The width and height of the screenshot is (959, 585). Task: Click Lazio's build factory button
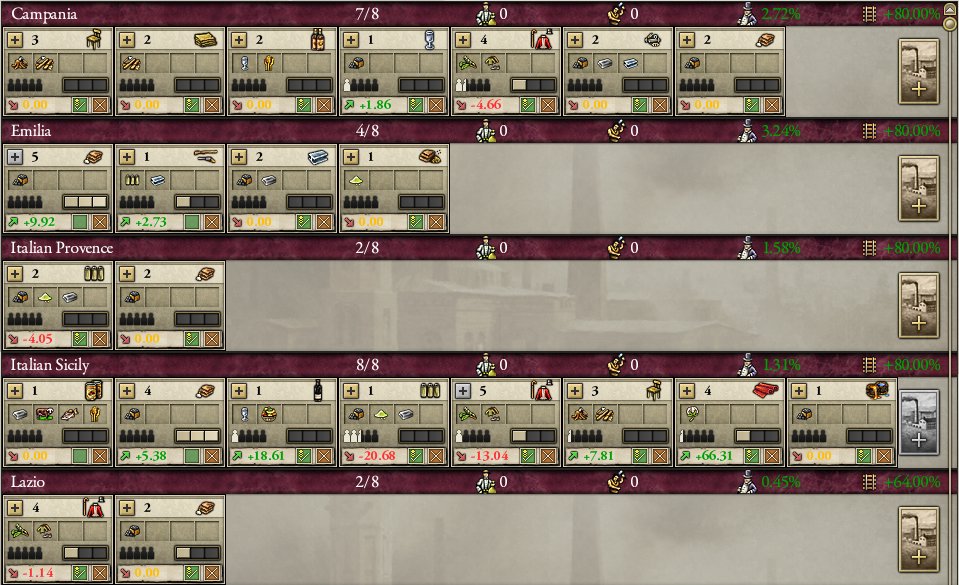(x=918, y=539)
